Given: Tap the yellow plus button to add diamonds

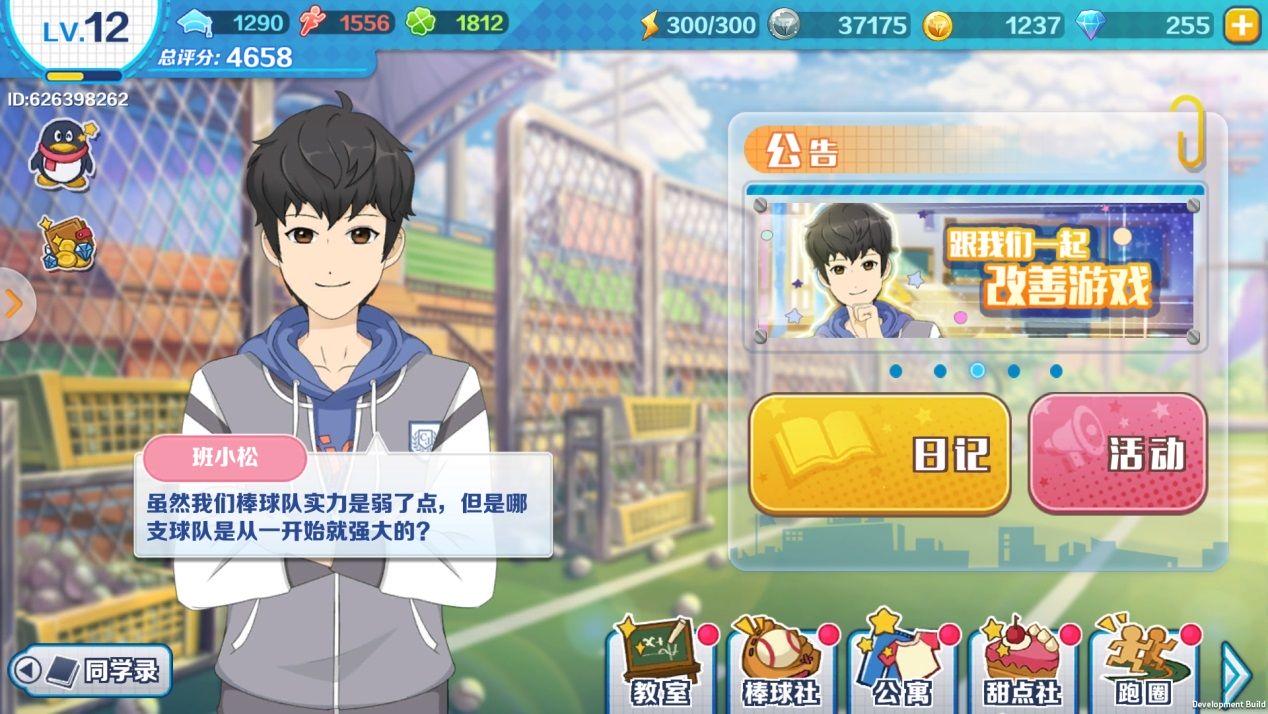Looking at the screenshot, I should 1242,25.
